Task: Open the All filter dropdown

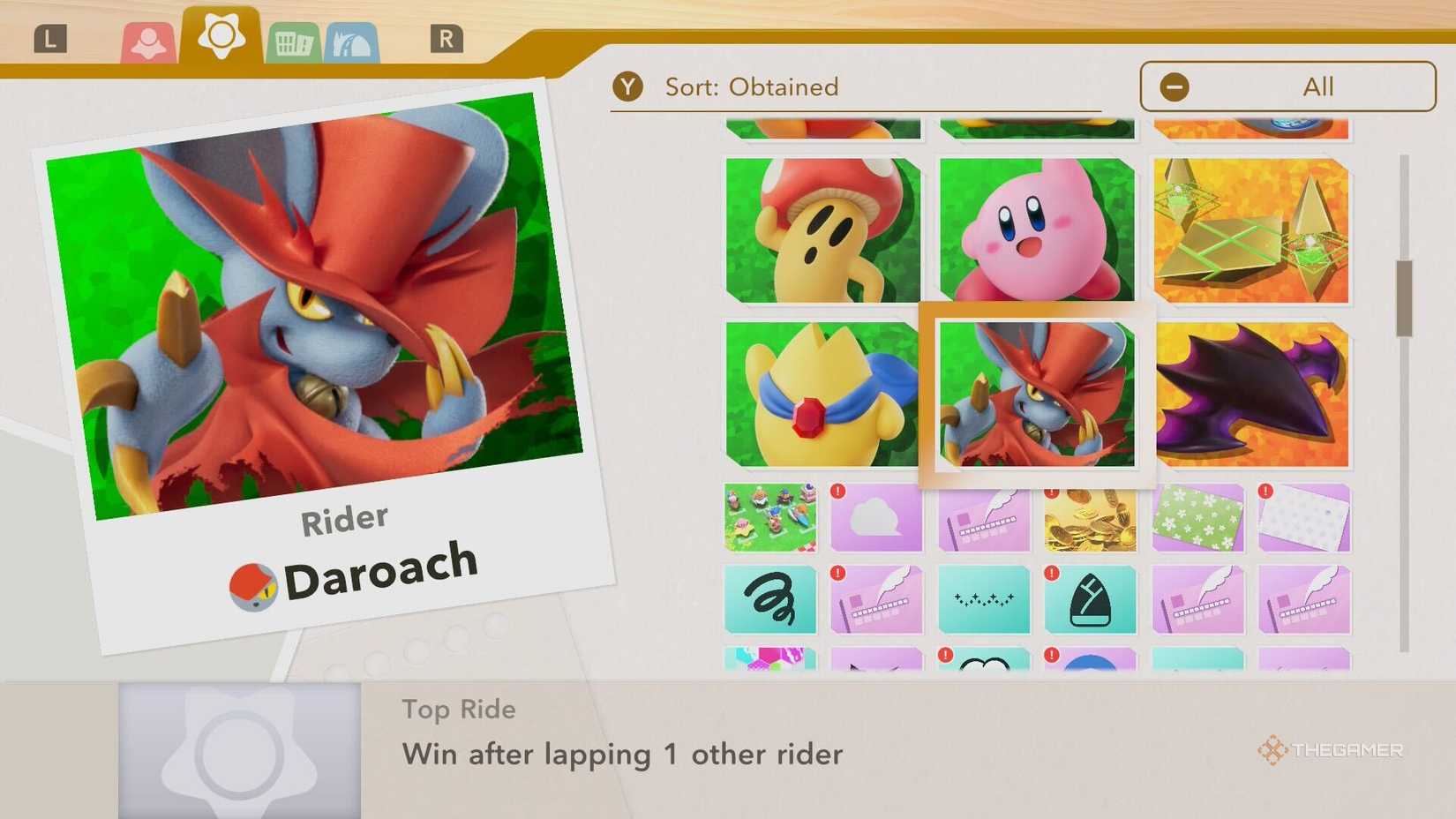Action: click(x=1317, y=86)
